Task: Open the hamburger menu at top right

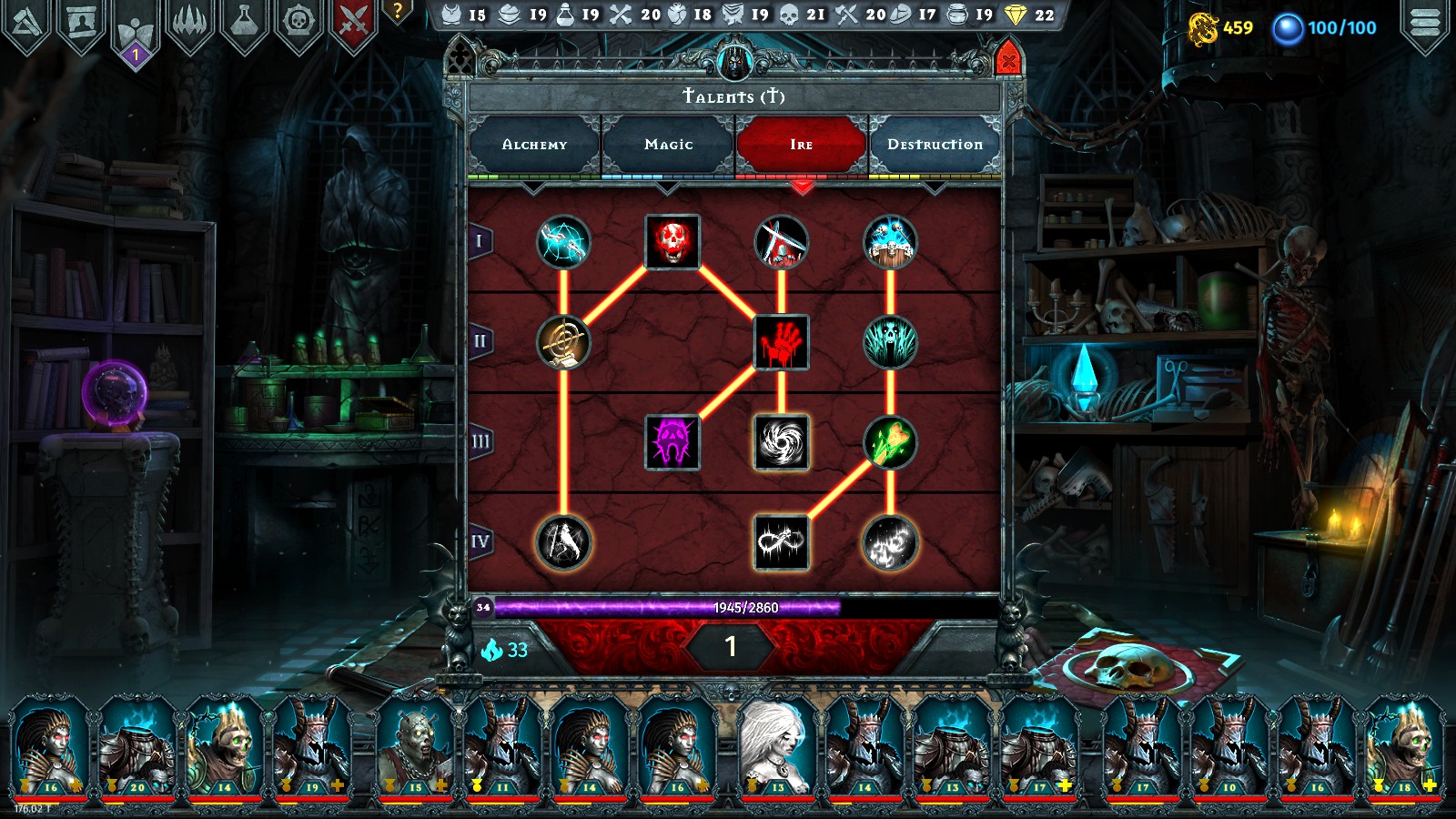Action: (x=1422, y=23)
